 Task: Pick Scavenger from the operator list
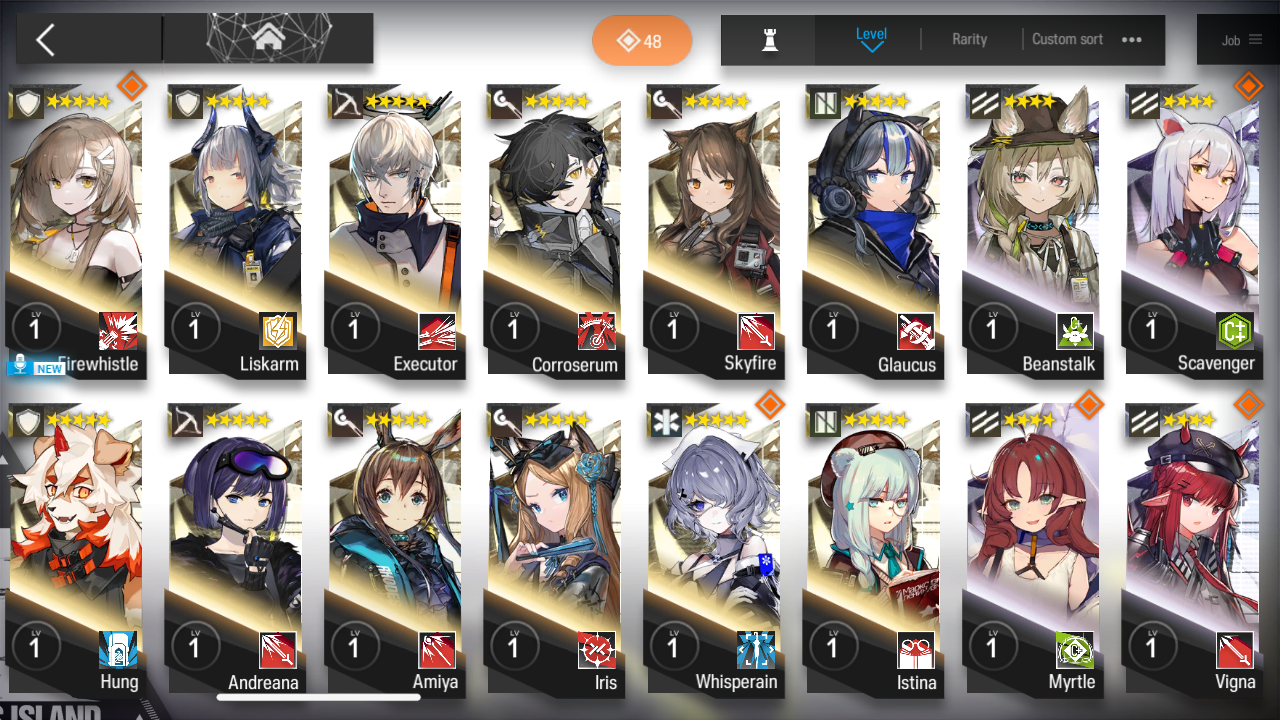tap(1192, 230)
